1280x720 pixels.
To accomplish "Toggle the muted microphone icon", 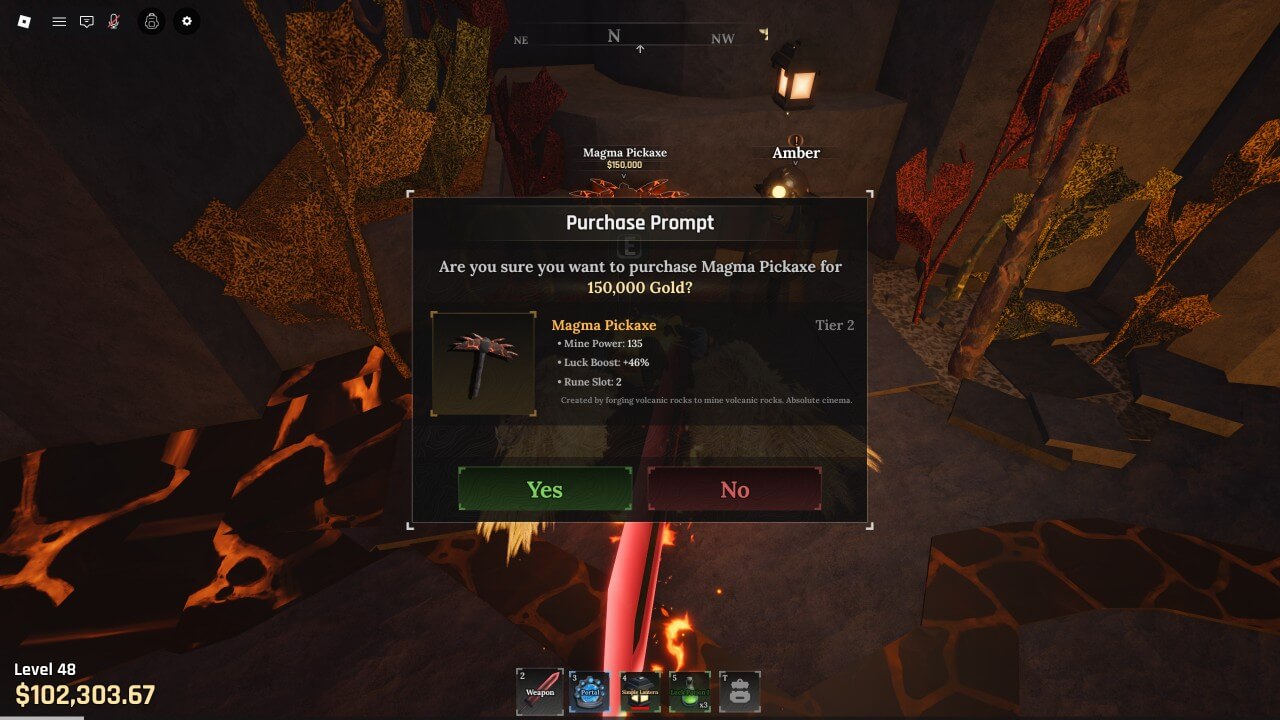I will pyautogui.click(x=114, y=21).
